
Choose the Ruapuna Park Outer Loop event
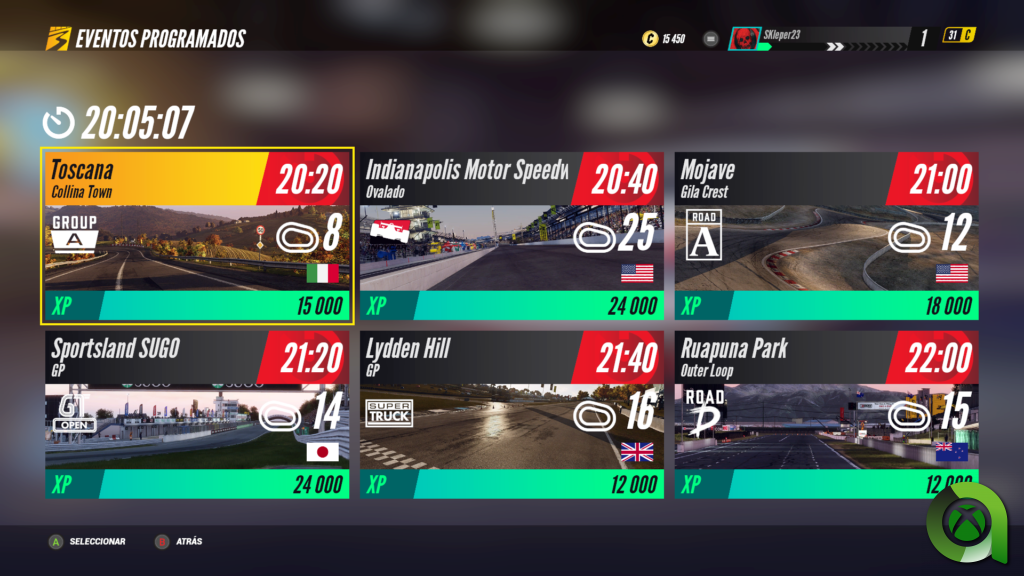[x=825, y=416]
